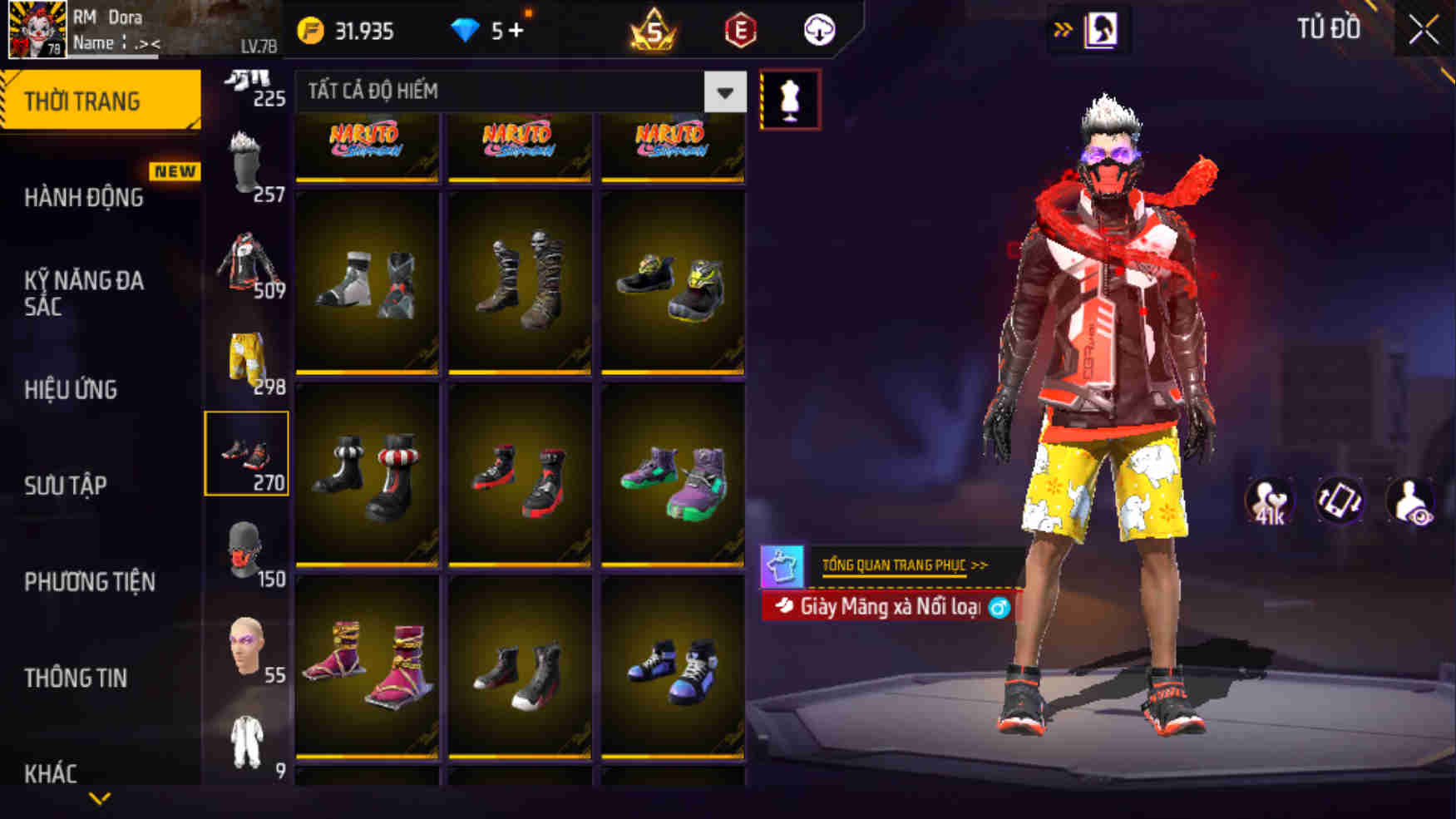Image resolution: width=1456 pixels, height=819 pixels.
Task: Open the character portrait icon near TỦ ĐỒ
Action: point(1105,27)
